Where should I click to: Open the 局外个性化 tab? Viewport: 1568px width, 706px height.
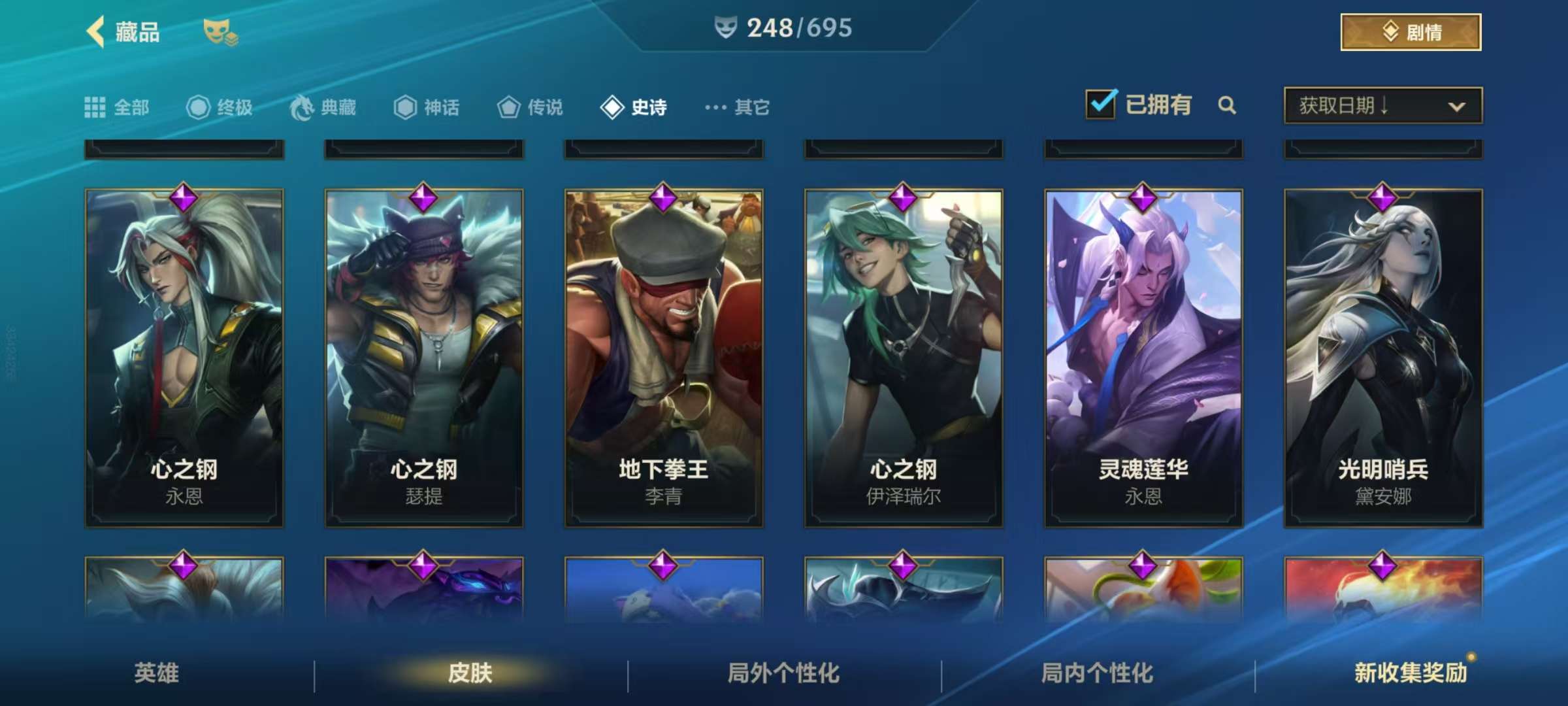pyautogui.click(x=784, y=673)
